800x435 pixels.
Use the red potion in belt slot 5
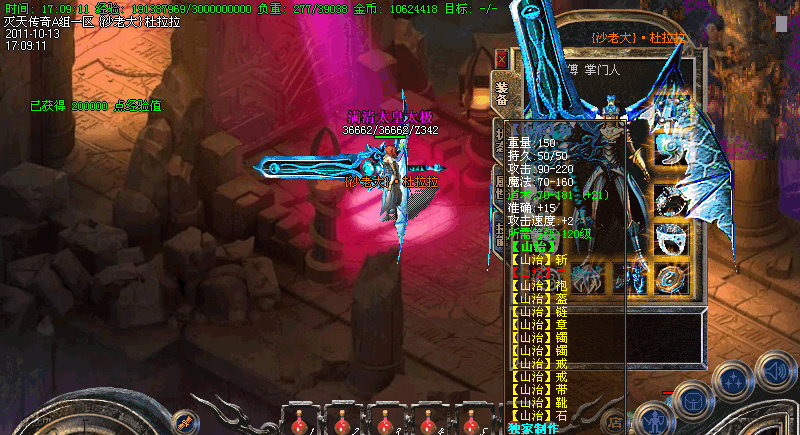point(472,422)
